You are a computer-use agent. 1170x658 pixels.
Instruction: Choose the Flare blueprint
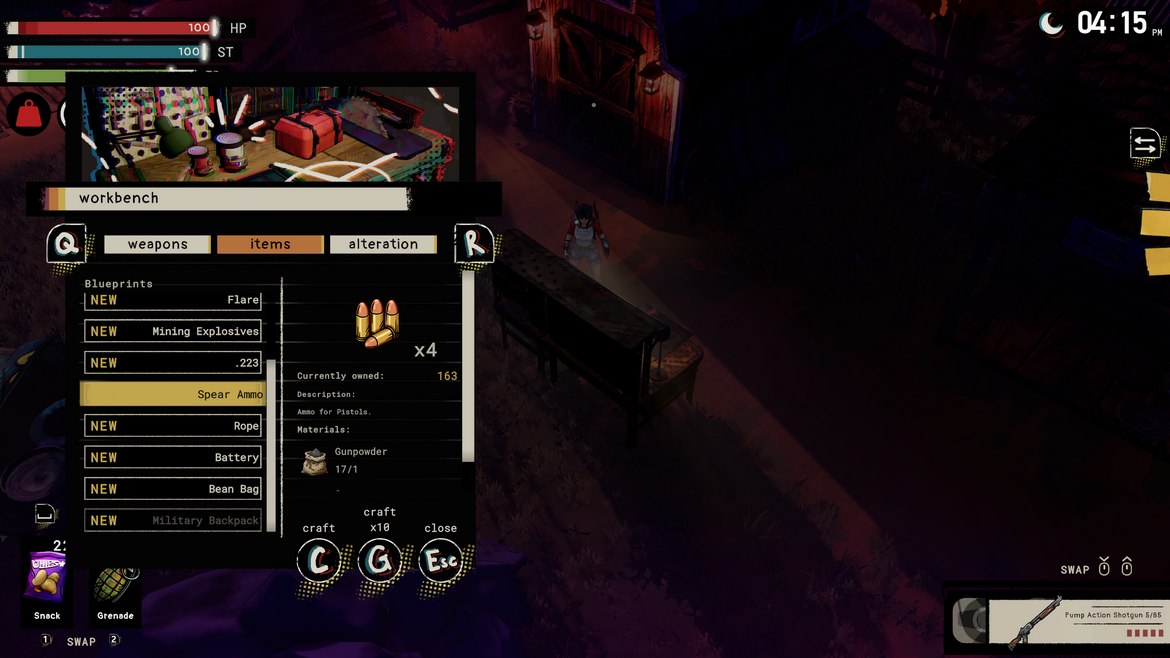173,300
